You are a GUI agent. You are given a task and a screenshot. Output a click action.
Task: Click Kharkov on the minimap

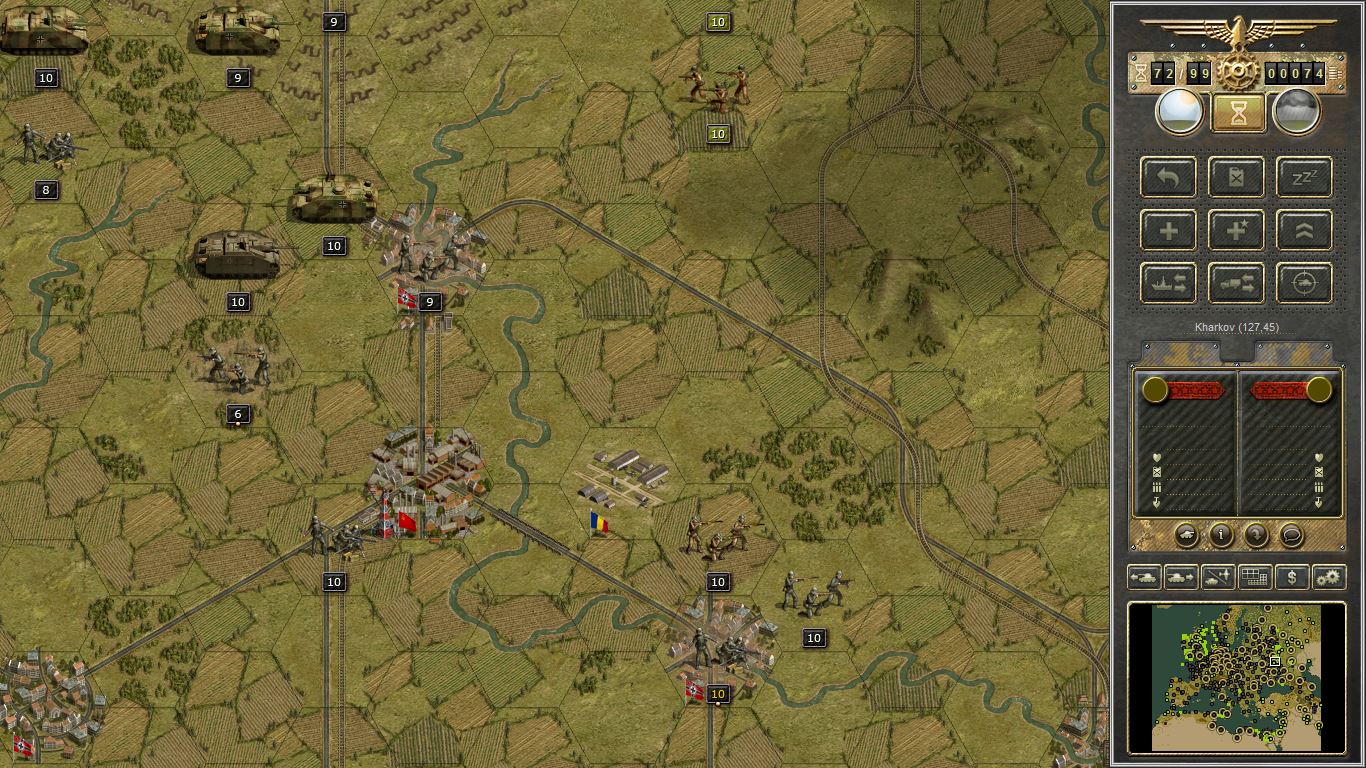tap(1277, 660)
